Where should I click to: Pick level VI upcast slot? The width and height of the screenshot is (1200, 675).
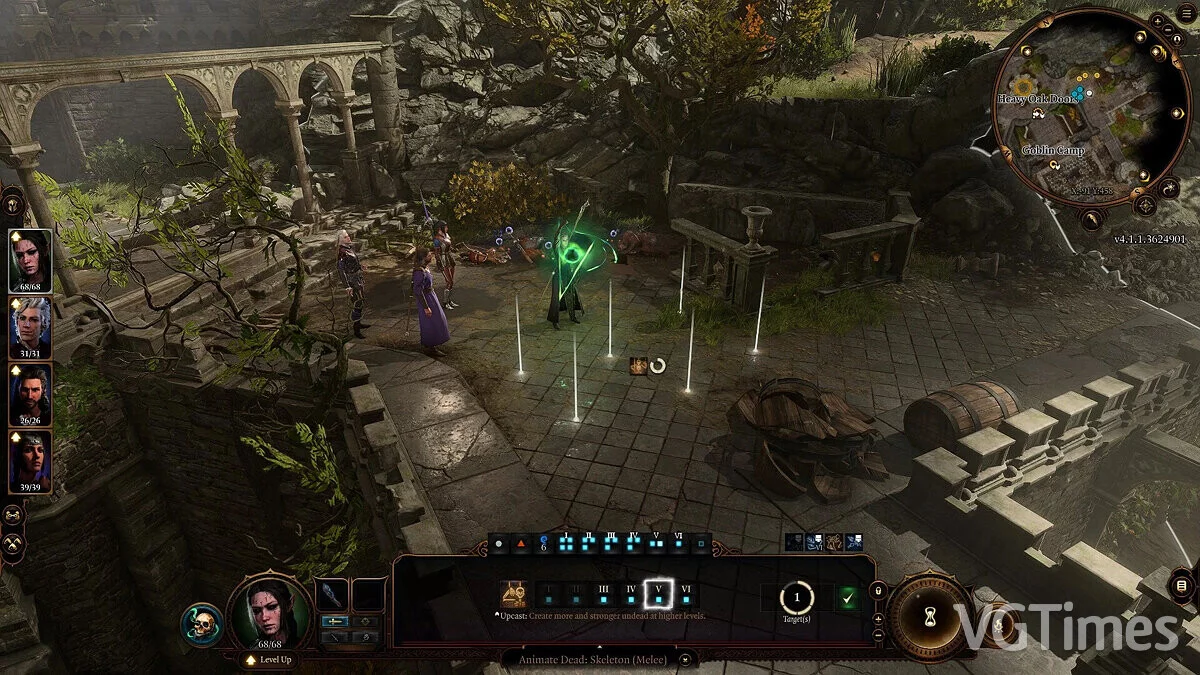click(686, 595)
